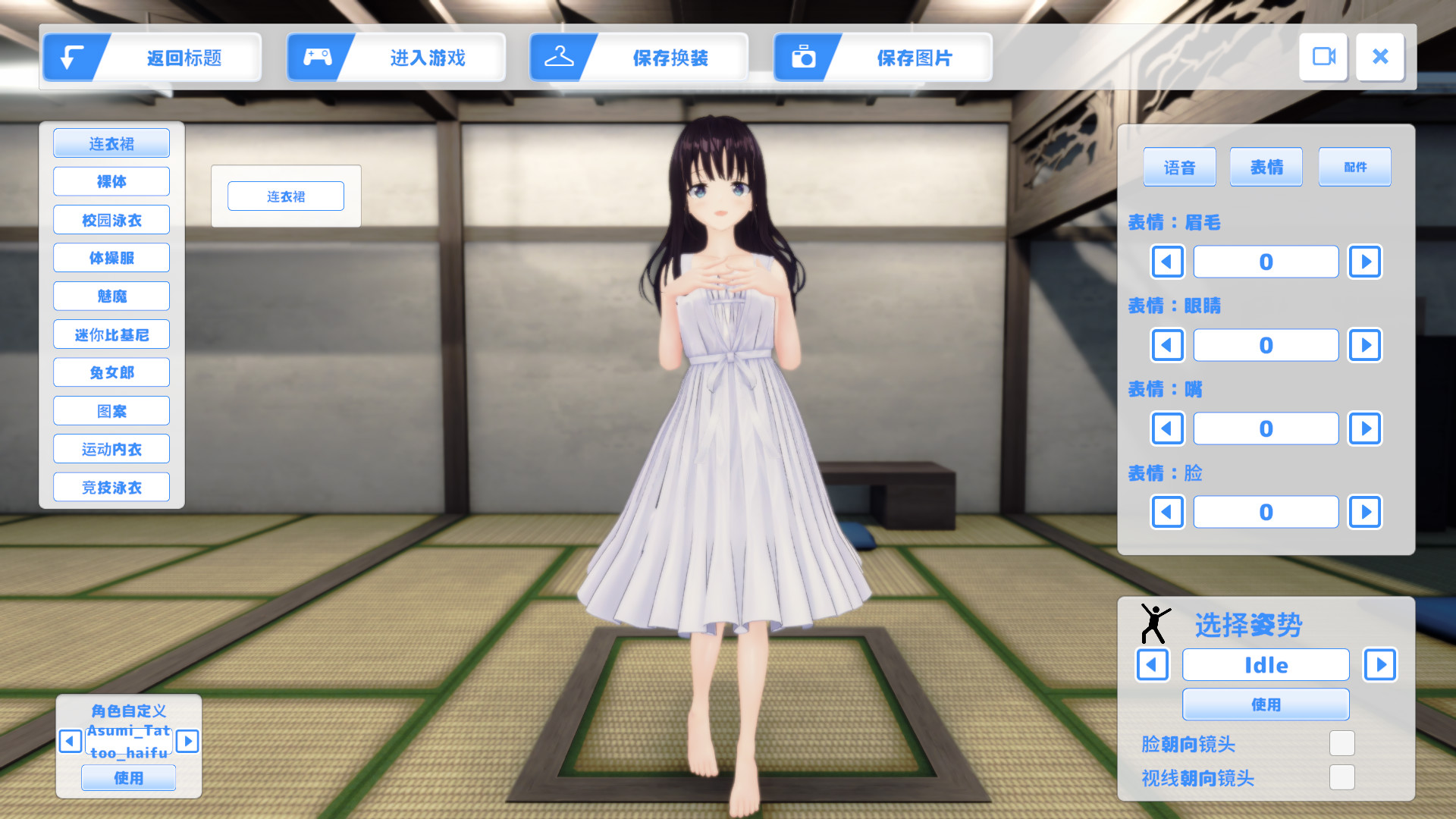Increase the 嘴 expression value
Image resolution: width=1456 pixels, height=819 pixels.
click(x=1365, y=428)
